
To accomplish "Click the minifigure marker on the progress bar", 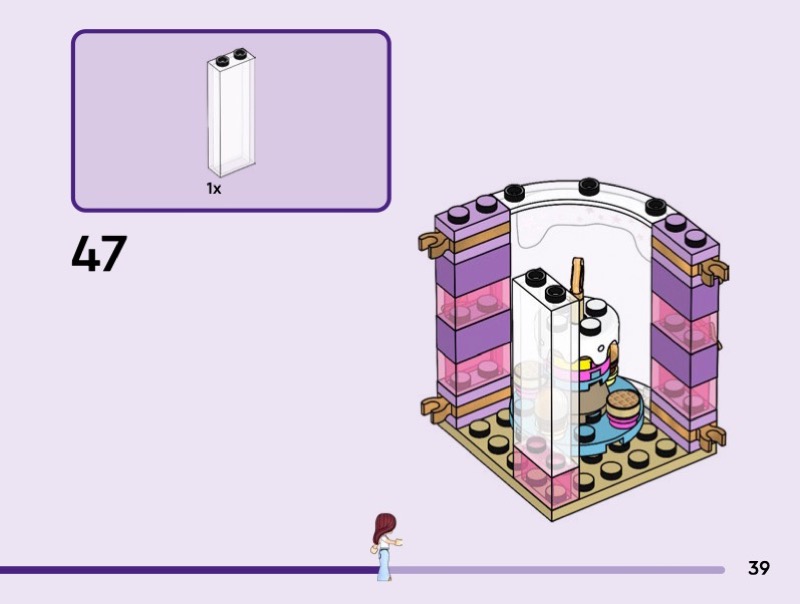I will tap(383, 545).
